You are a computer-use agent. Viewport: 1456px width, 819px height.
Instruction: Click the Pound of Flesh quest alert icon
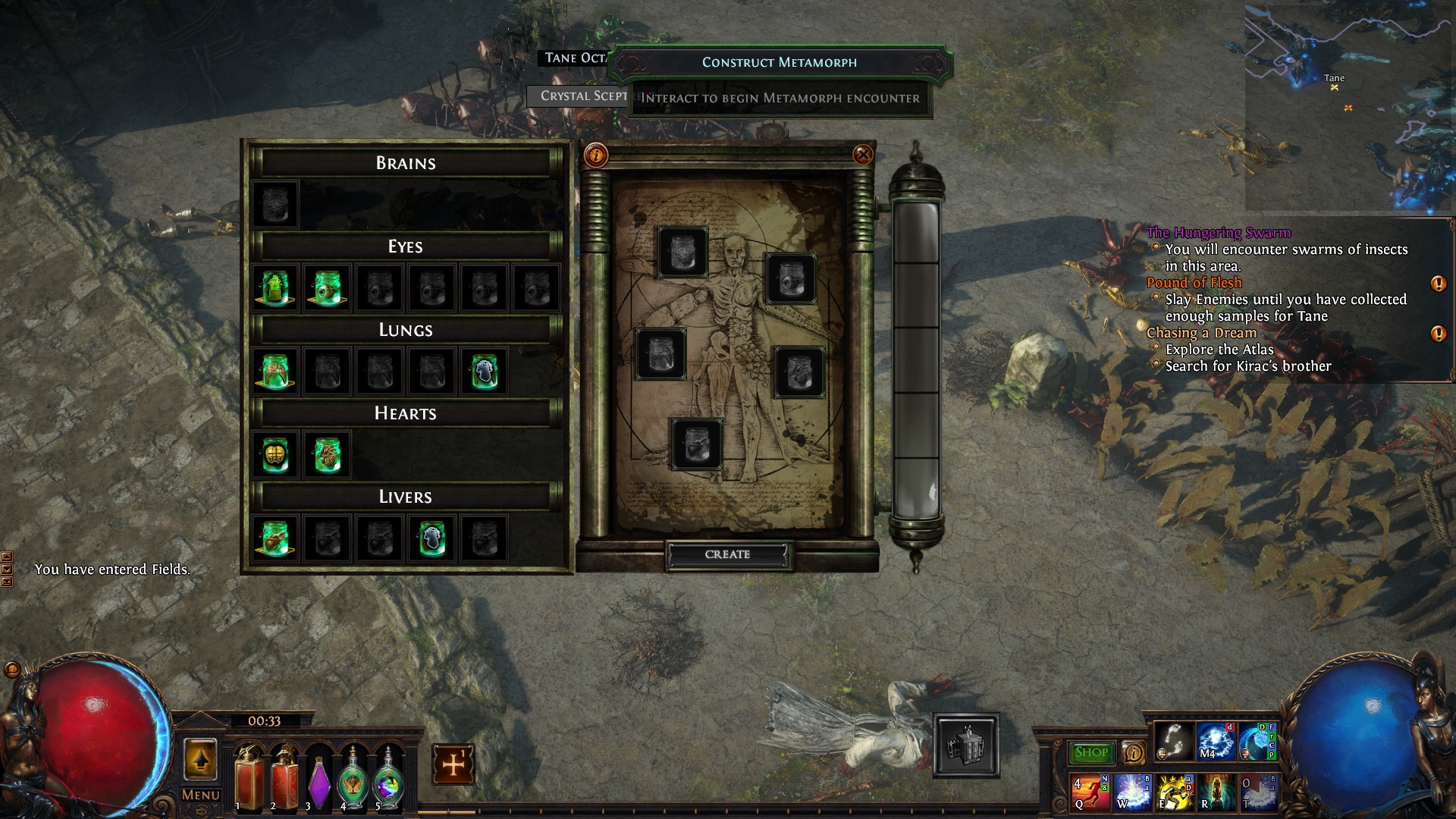coord(1437,284)
